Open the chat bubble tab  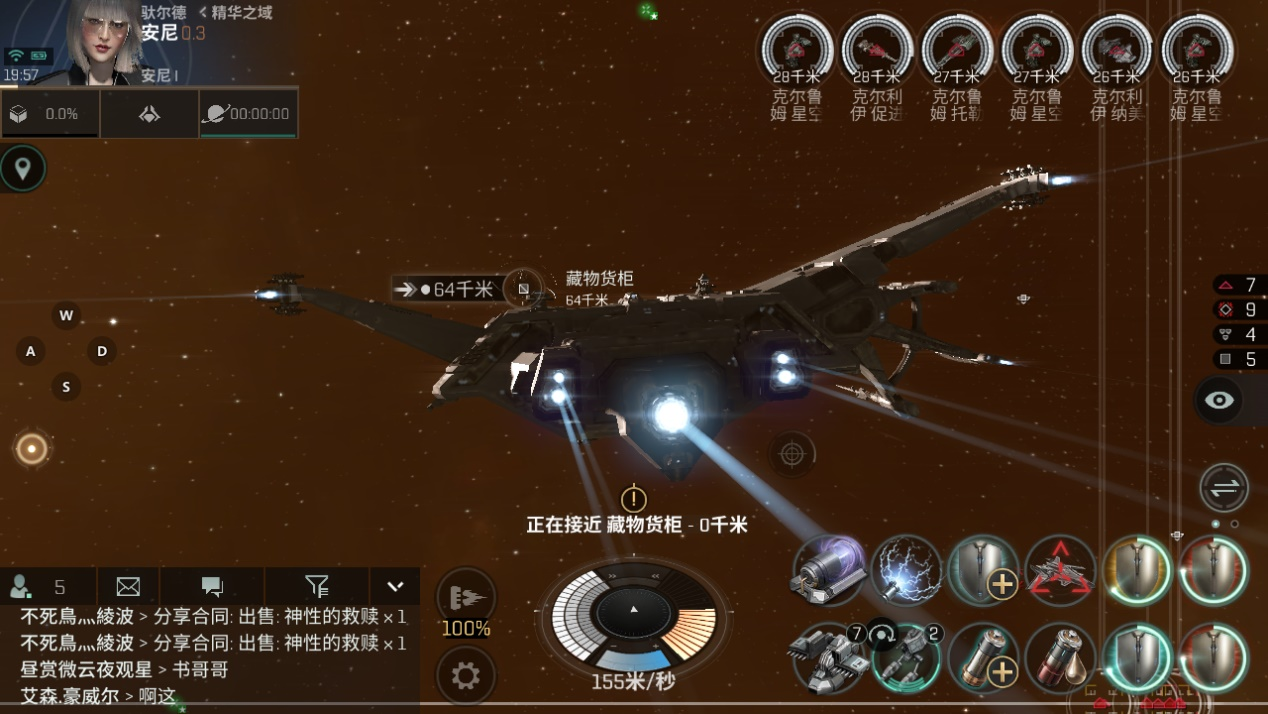click(x=212, y=587)
